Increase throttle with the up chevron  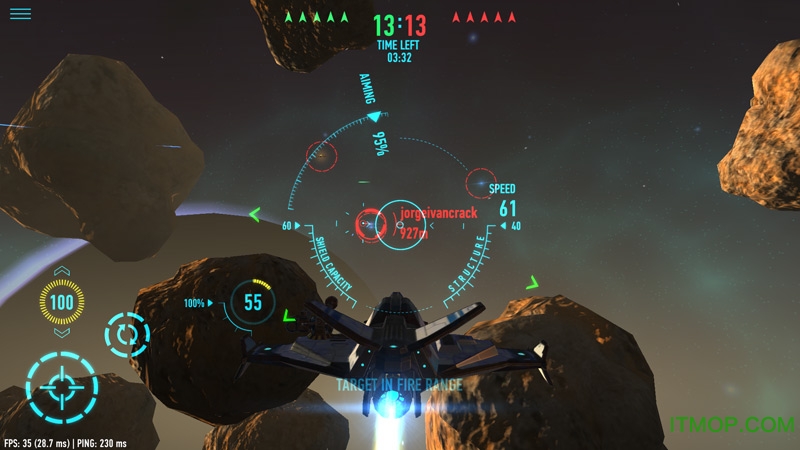tap(62, 272)
